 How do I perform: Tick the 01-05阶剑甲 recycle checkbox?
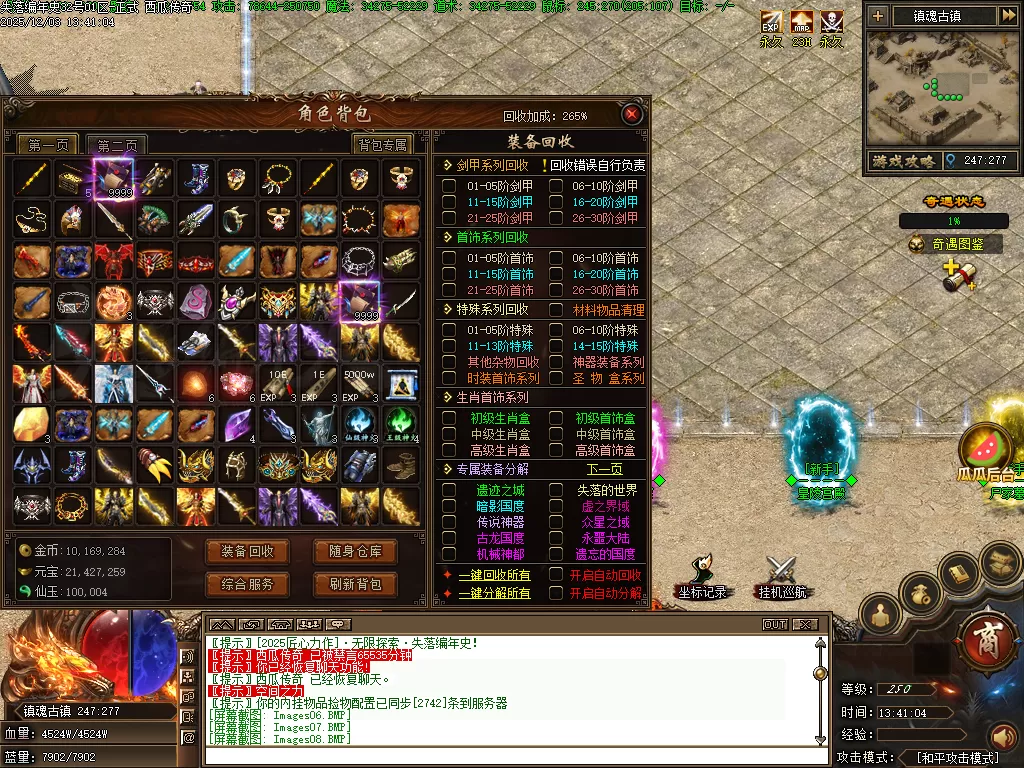pos(449,186)
